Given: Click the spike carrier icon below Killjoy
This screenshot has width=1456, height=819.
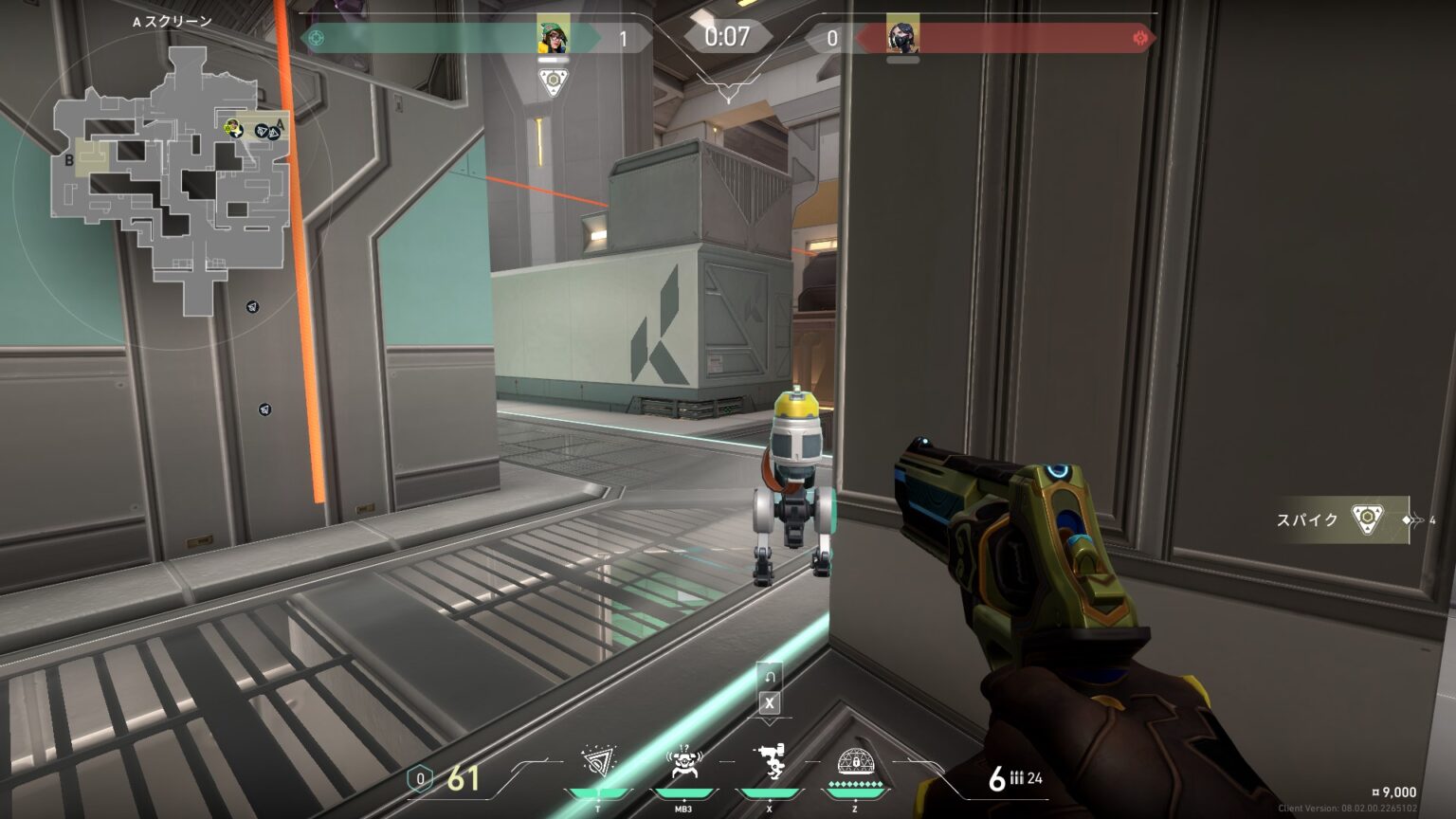Looking at the screenshot, I should (553, 82).
